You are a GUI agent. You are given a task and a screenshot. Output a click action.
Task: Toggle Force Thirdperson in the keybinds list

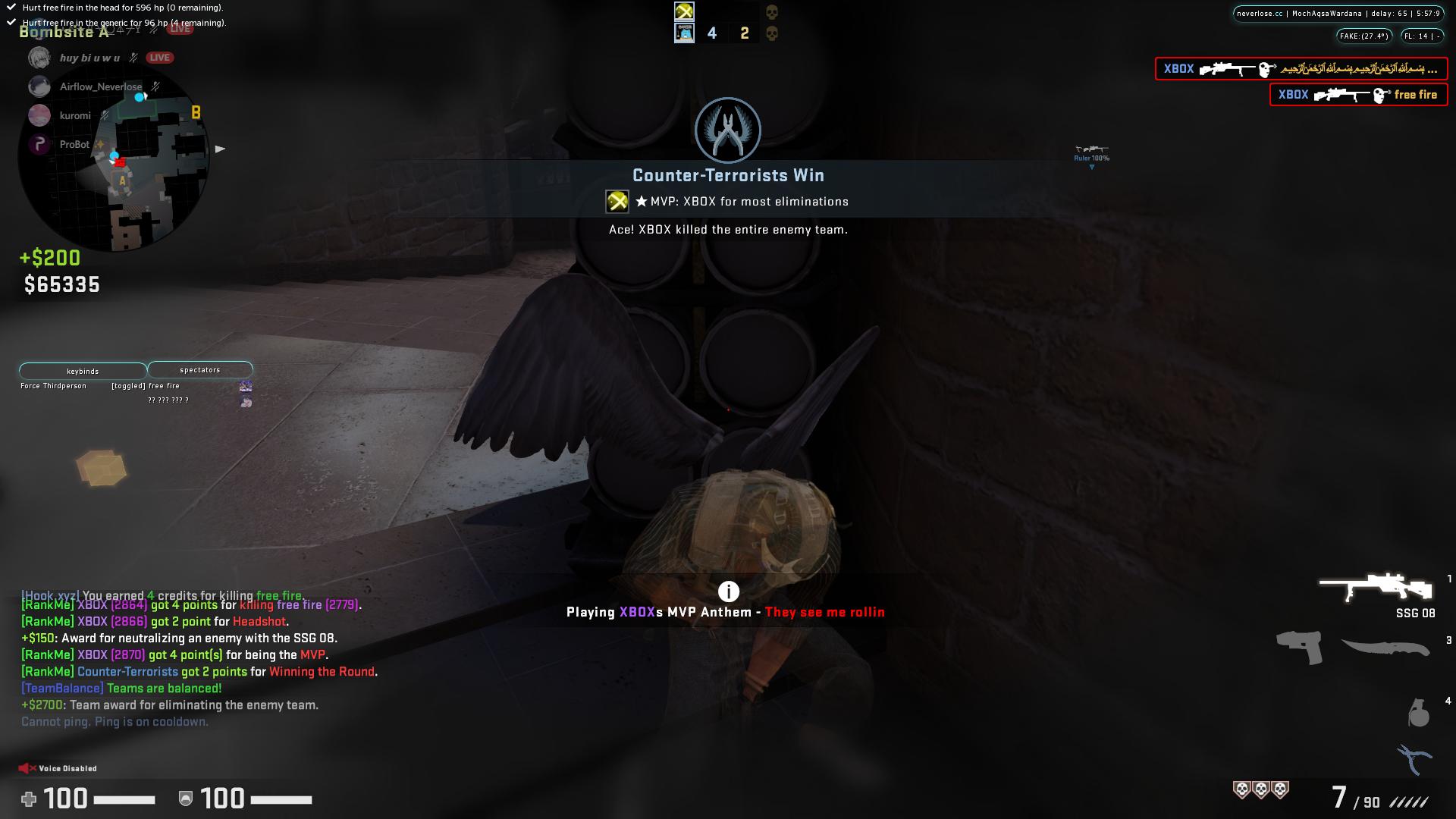53,385
